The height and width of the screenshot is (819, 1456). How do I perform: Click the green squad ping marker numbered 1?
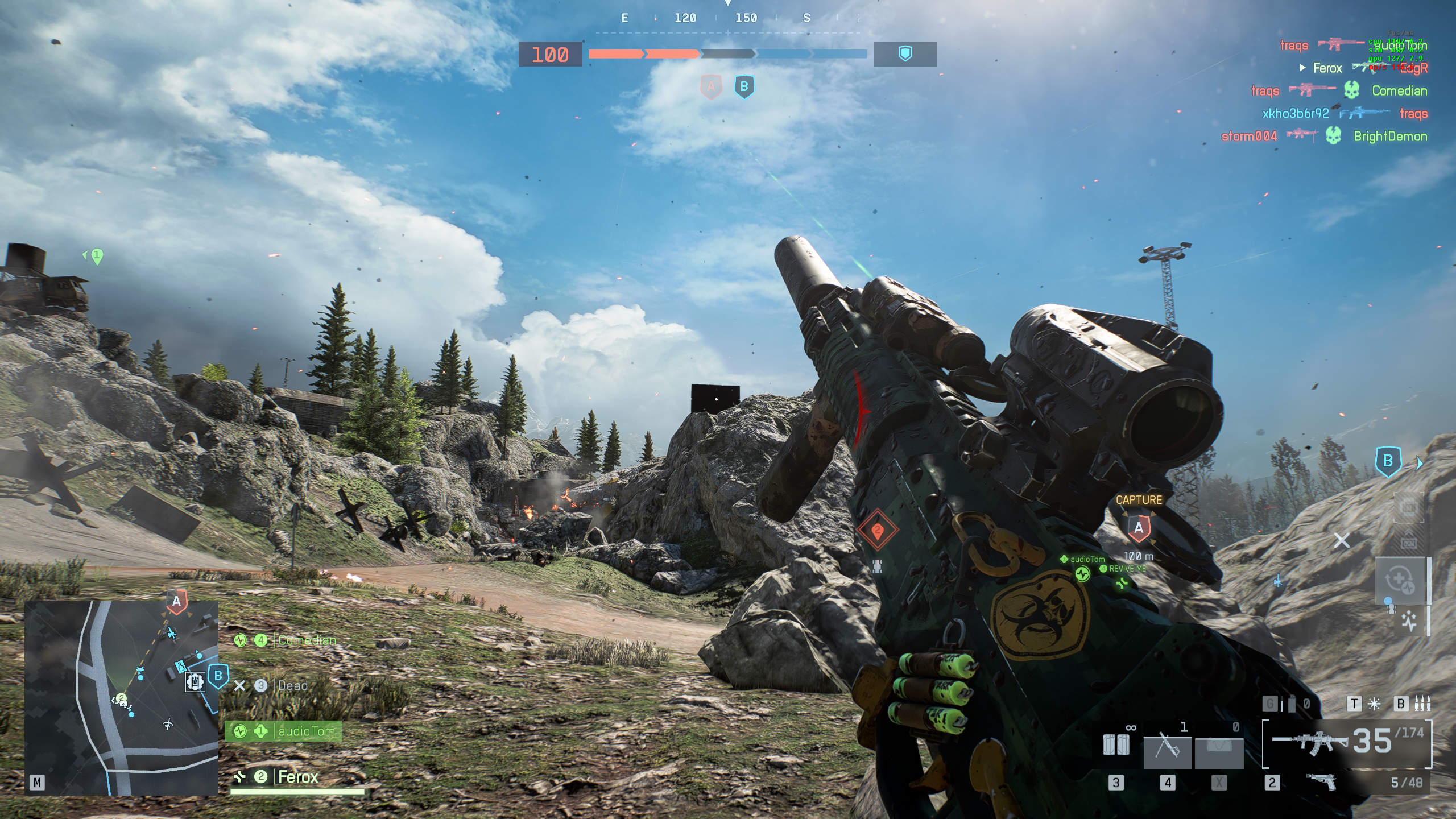(x=97, y=256)
